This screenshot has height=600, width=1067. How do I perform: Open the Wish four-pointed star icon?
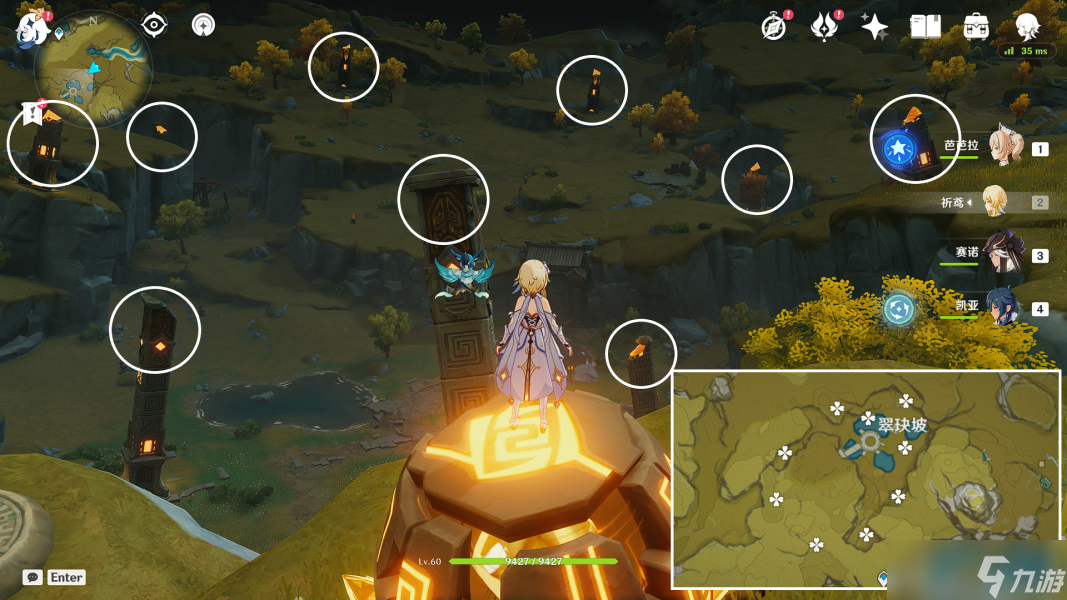[x=875, y=27]
